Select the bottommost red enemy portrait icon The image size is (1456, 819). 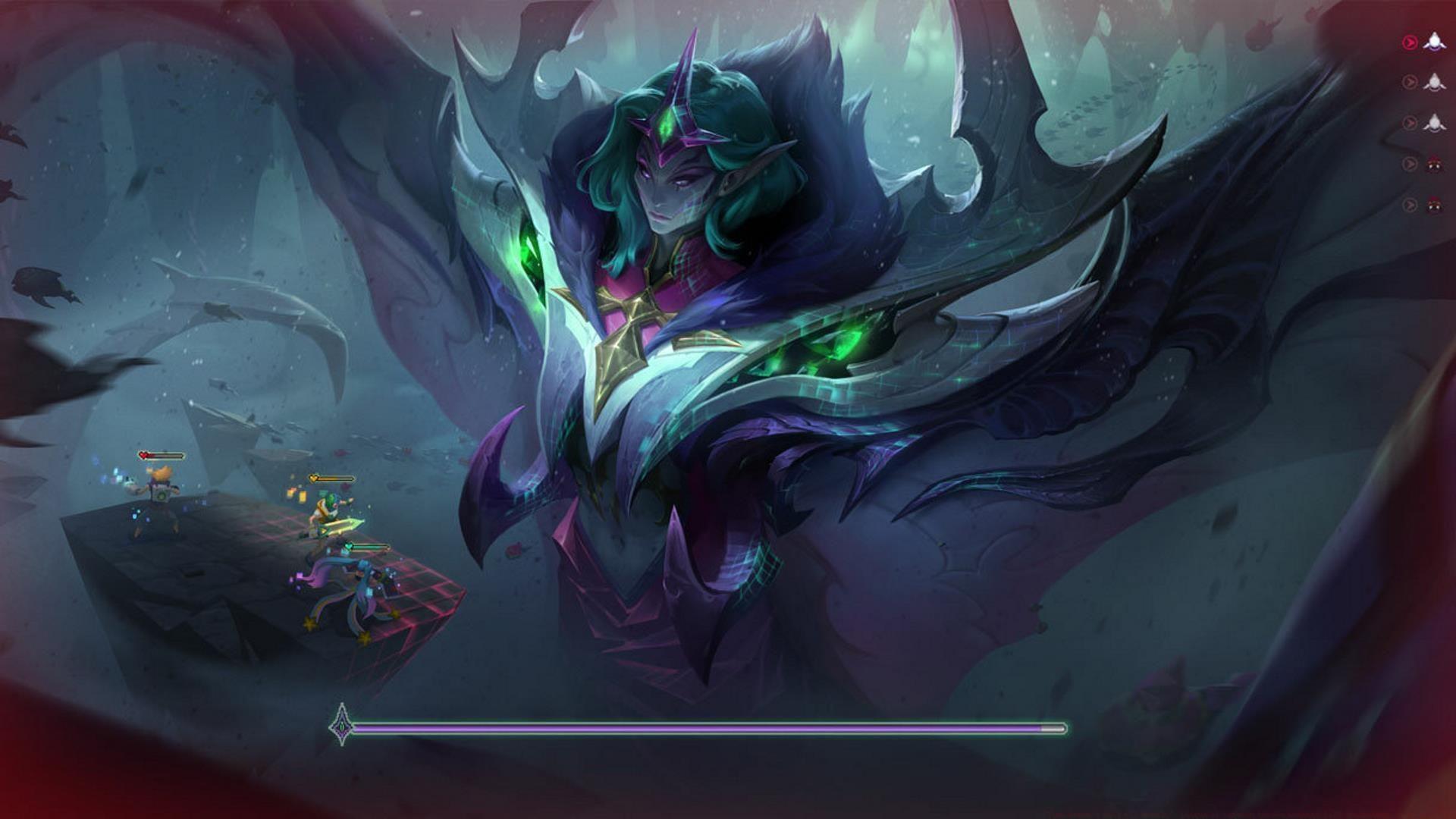[1436, 204]
